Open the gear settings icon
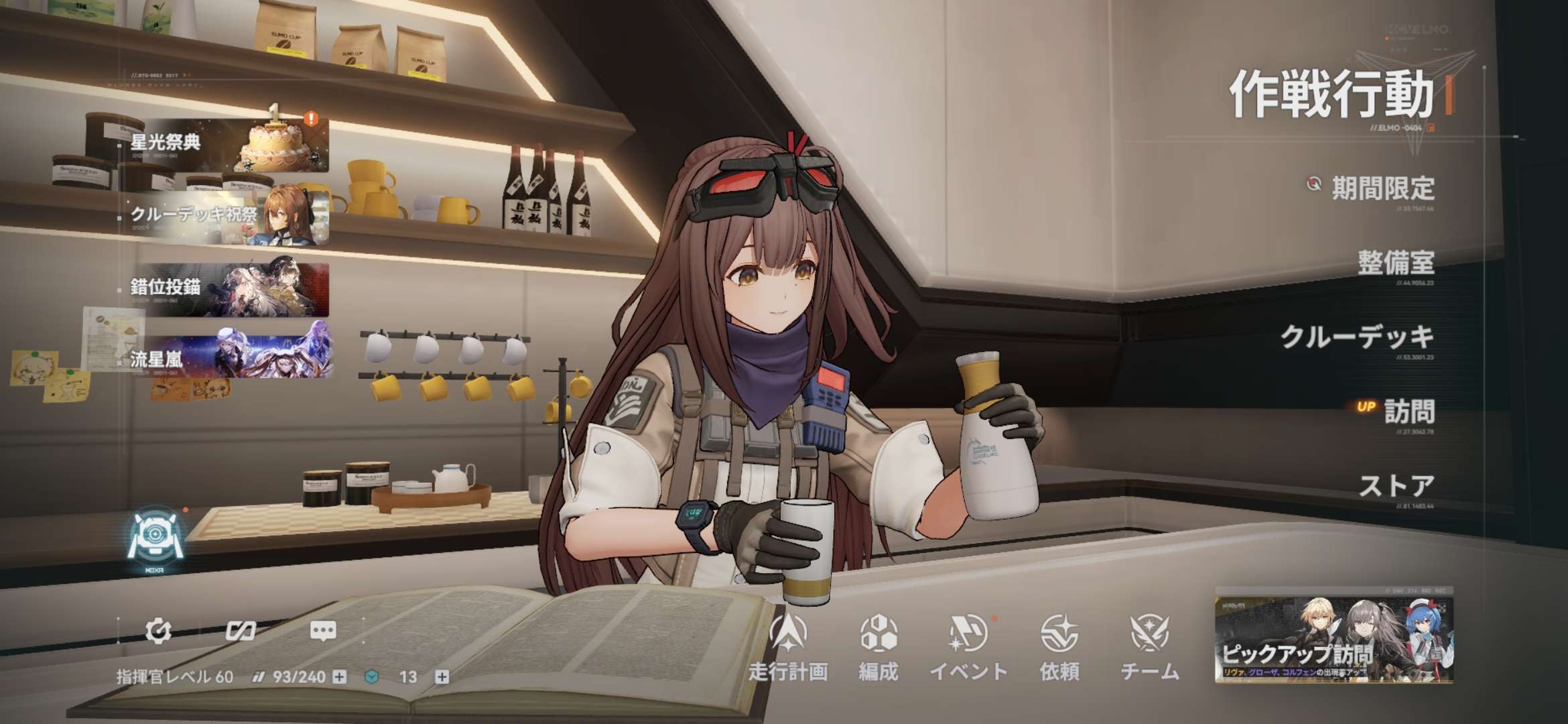This screenshot has width=1568, height=724. pyautogui.click(x=158, y=631)
